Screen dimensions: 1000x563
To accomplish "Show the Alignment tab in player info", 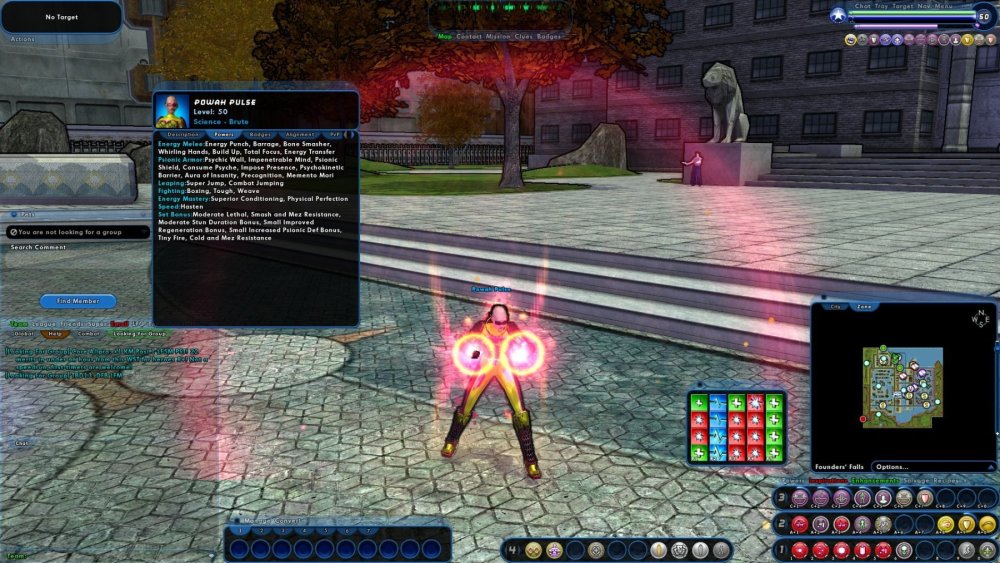I will (300, 134).
